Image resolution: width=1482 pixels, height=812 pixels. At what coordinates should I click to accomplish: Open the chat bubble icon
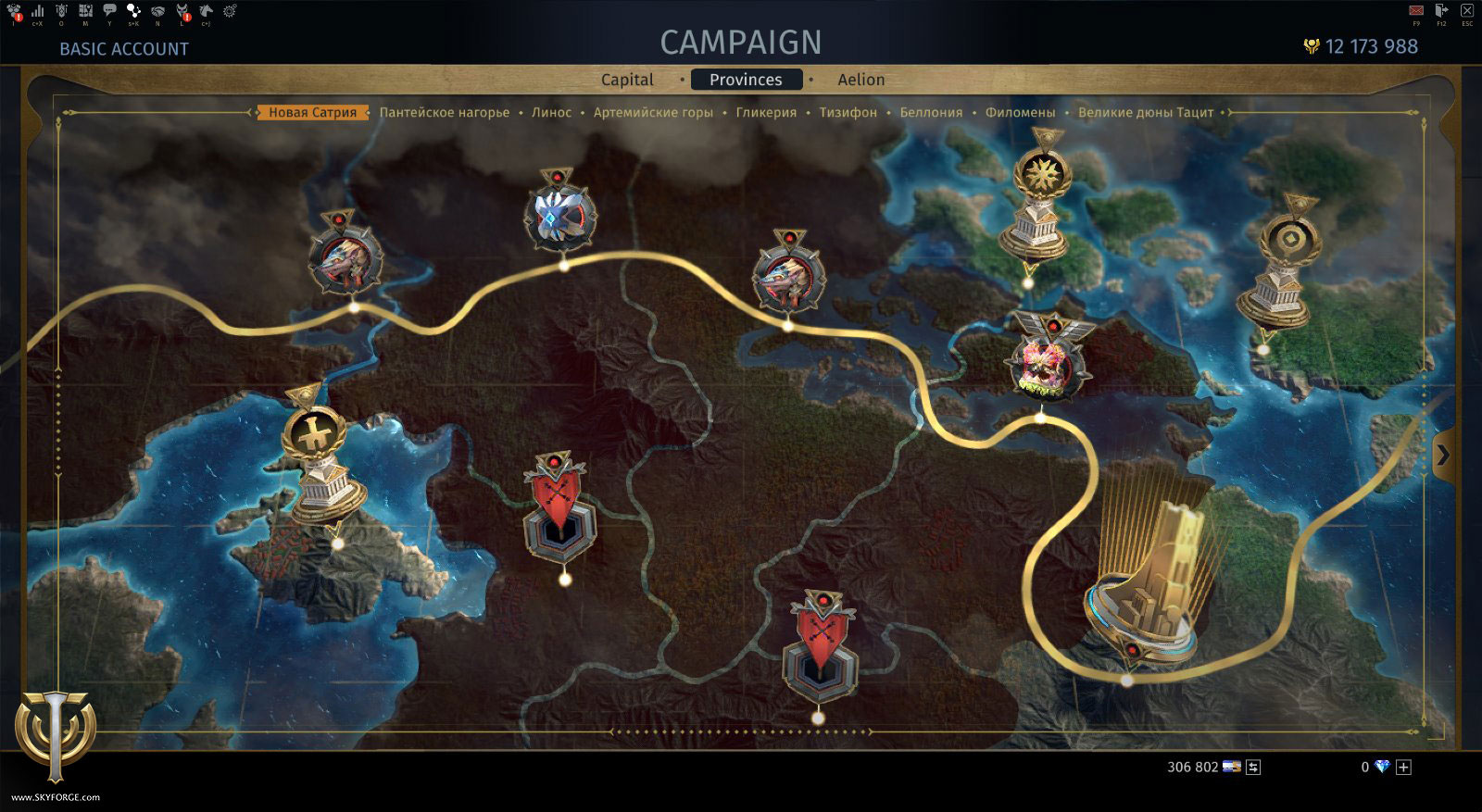(109, 10)
